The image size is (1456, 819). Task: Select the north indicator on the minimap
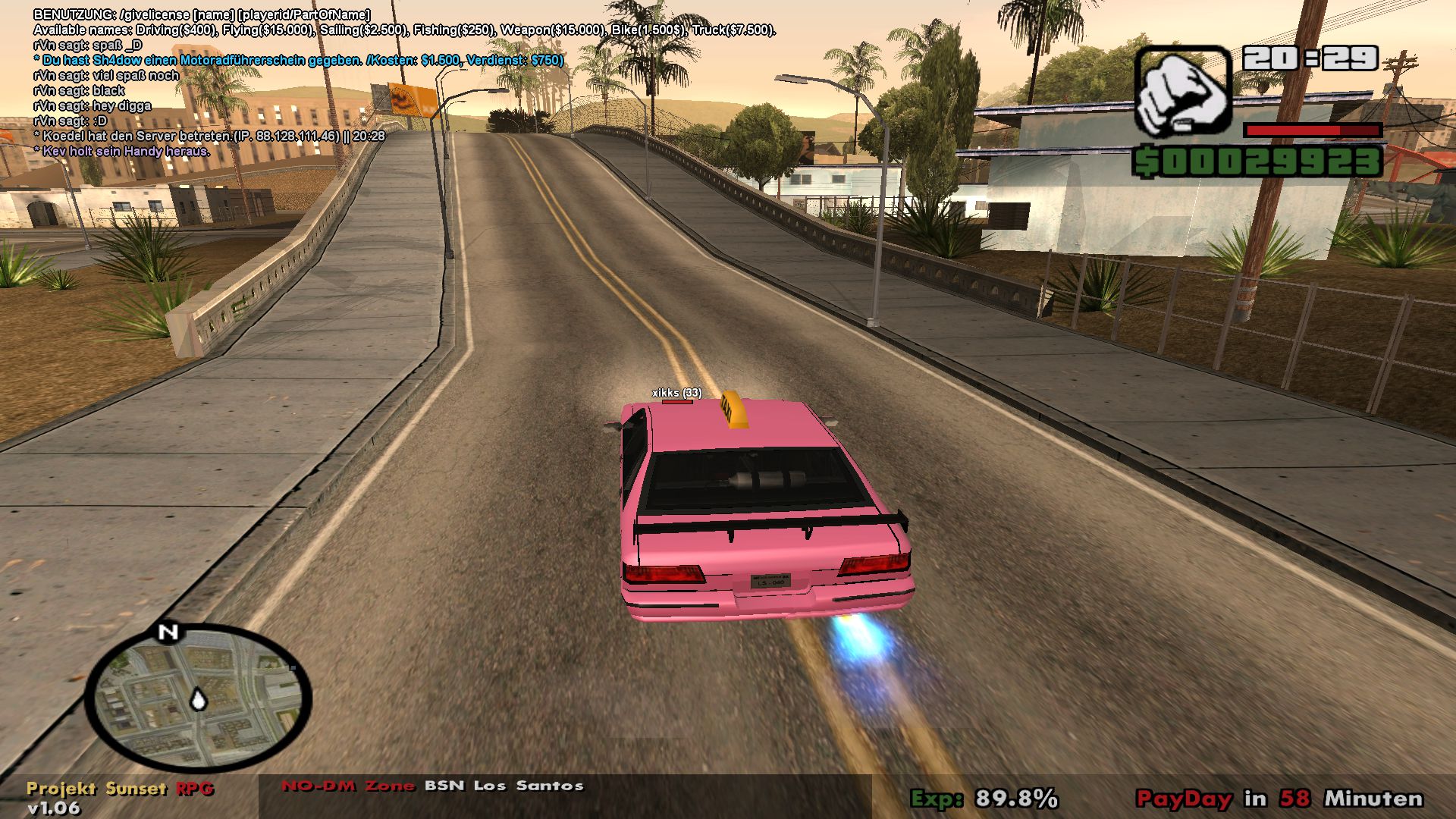tap(168, 631)
